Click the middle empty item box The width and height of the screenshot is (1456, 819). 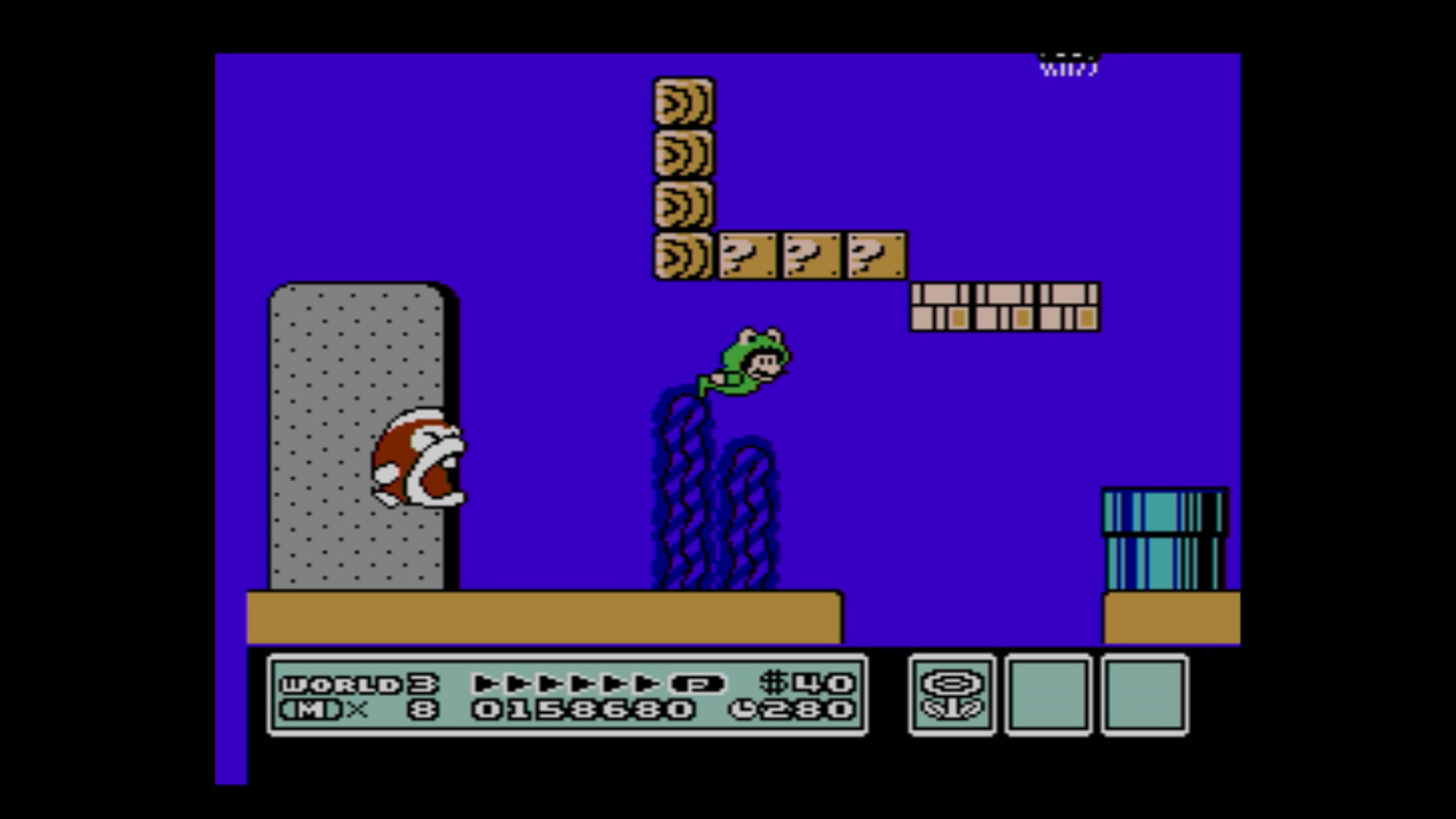(x=1048, y=692)
